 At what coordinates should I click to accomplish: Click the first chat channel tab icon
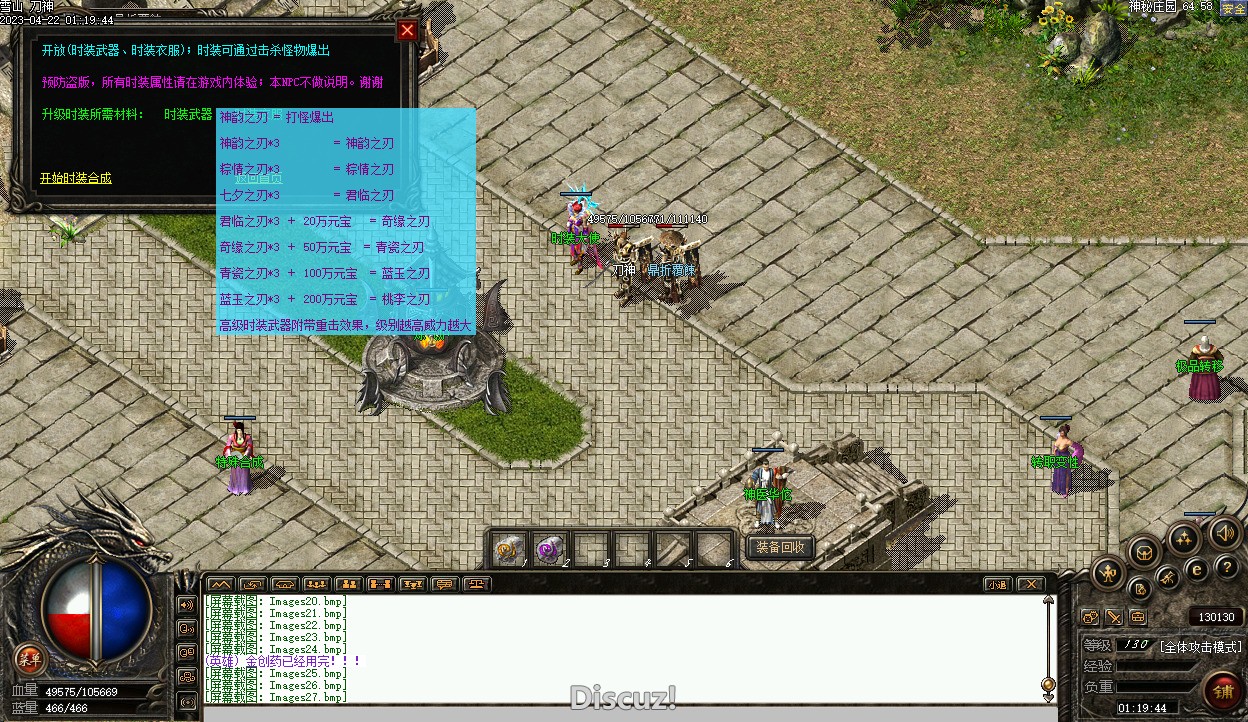click(220, 584)
